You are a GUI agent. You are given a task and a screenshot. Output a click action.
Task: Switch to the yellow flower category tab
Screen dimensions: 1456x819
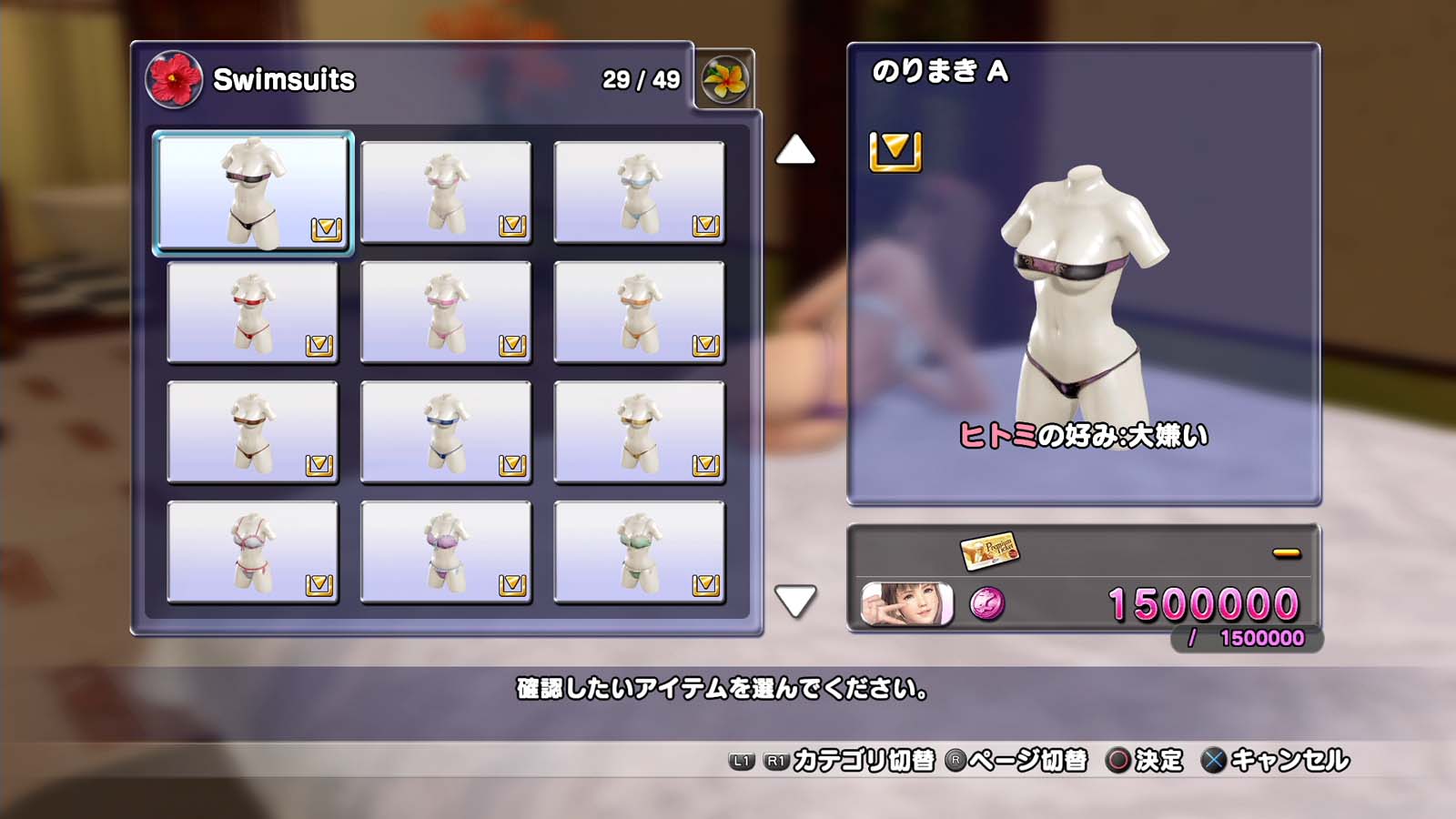[724, 79]
